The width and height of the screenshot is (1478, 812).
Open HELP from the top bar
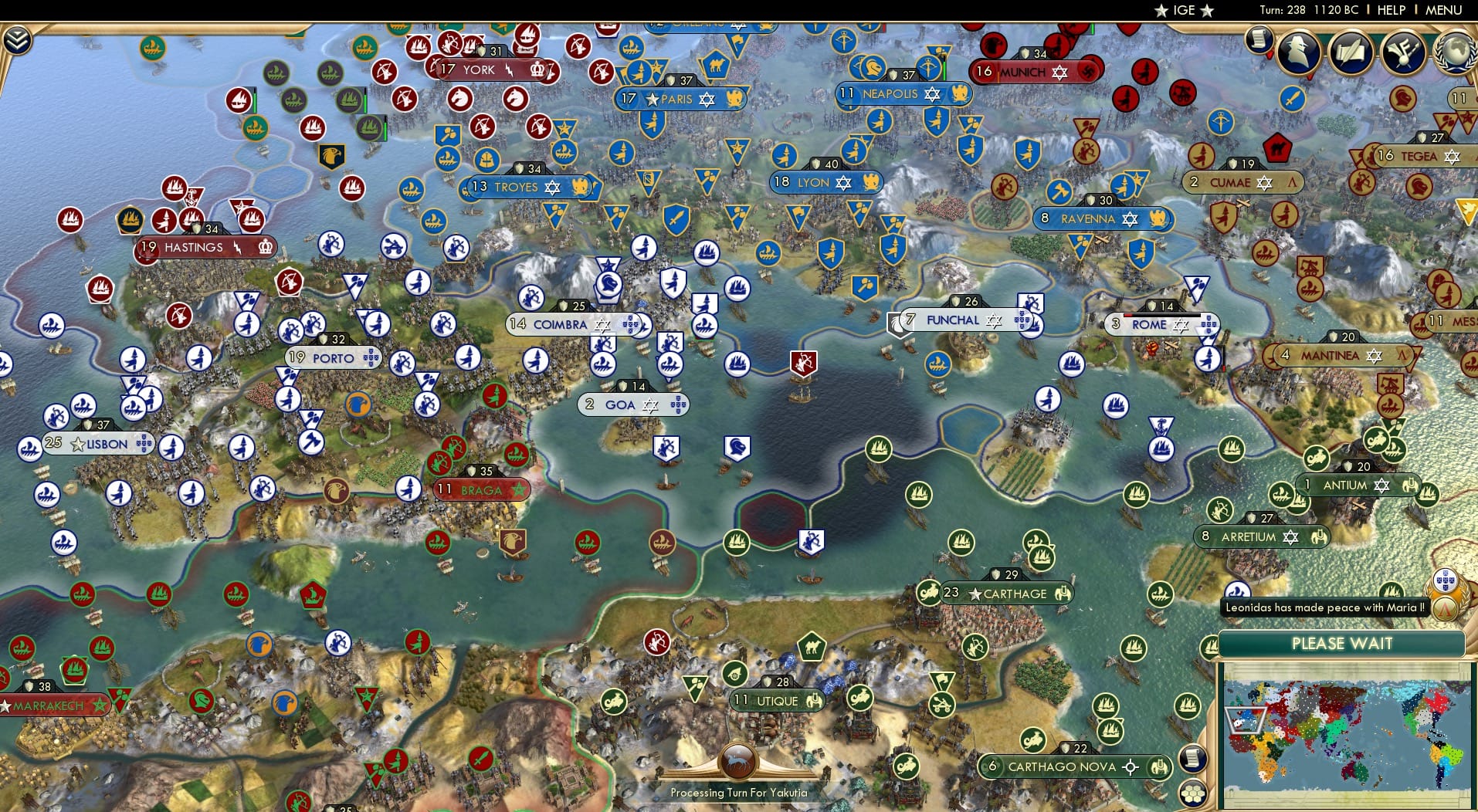coord(1390,10)
